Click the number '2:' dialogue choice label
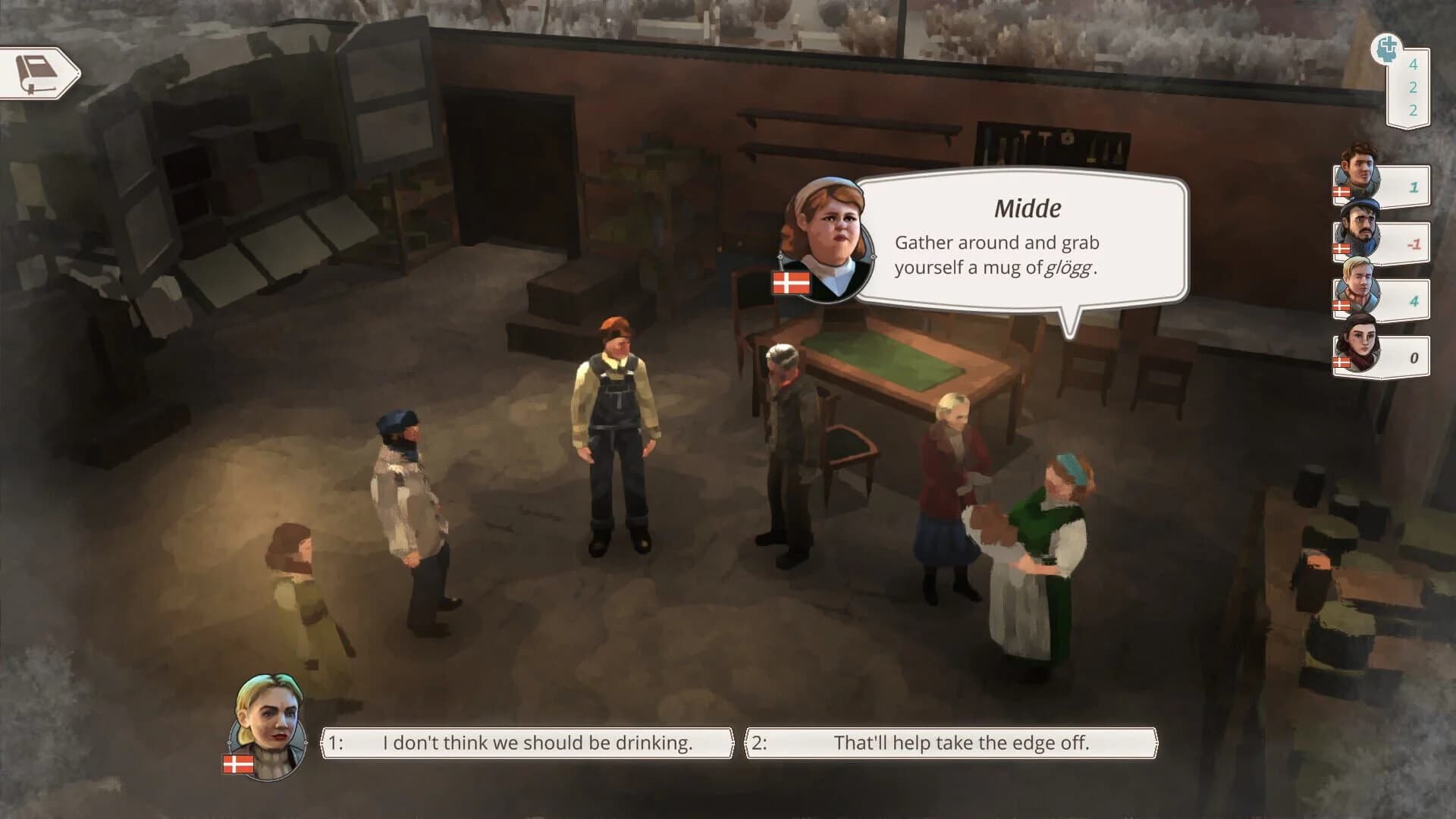This screenshot has width=1456, height=819. [759, 743]
